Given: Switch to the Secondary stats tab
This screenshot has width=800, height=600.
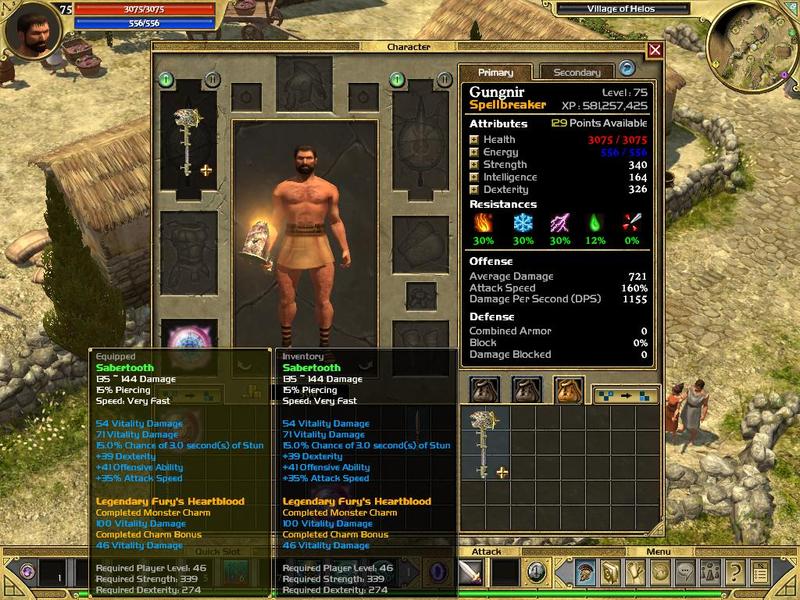Looking at the screenshot, I should coord(576,72).
